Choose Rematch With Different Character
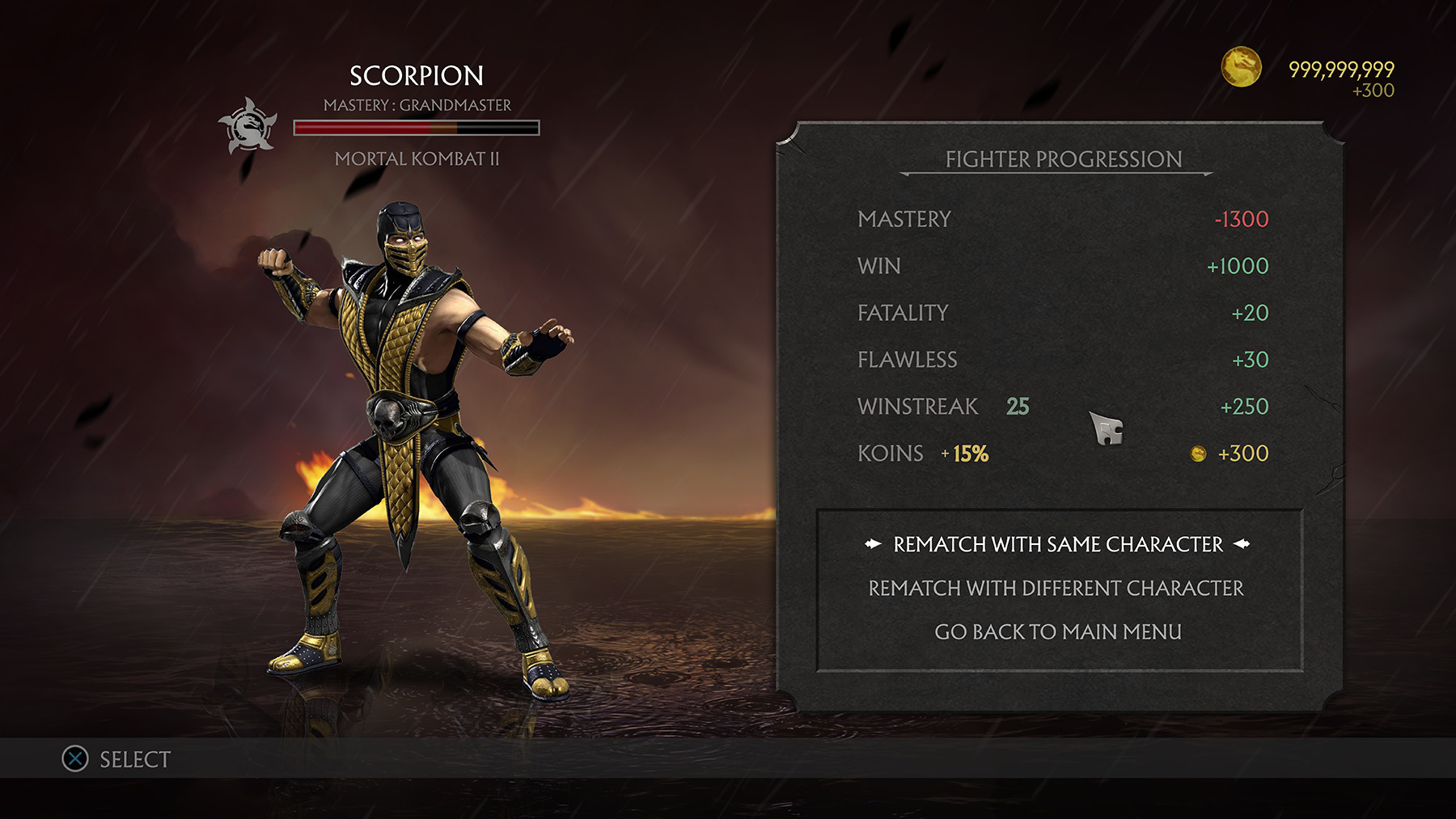 [x=1056, y=588]
